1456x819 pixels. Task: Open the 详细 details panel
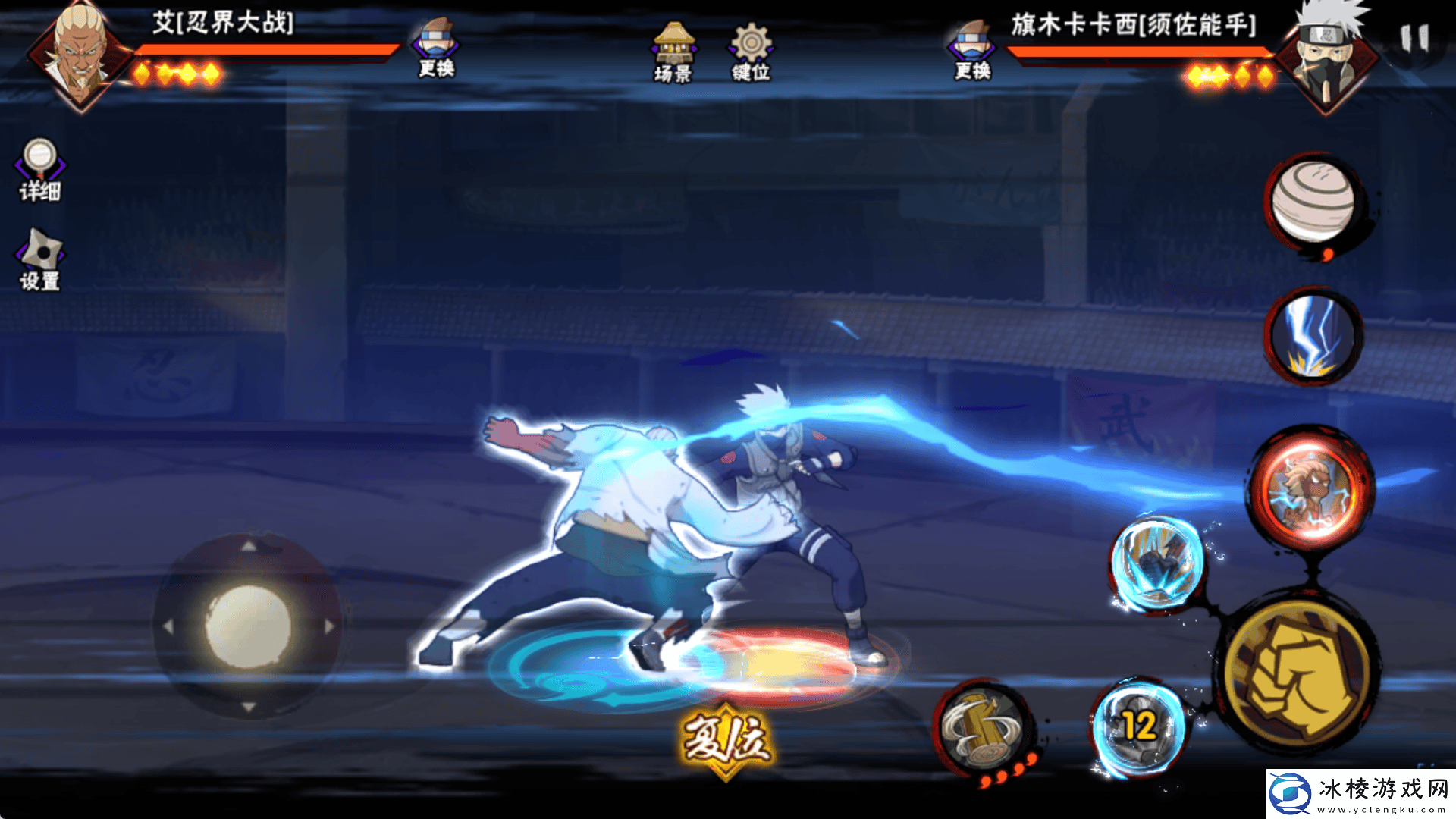[x=40, y=170]
